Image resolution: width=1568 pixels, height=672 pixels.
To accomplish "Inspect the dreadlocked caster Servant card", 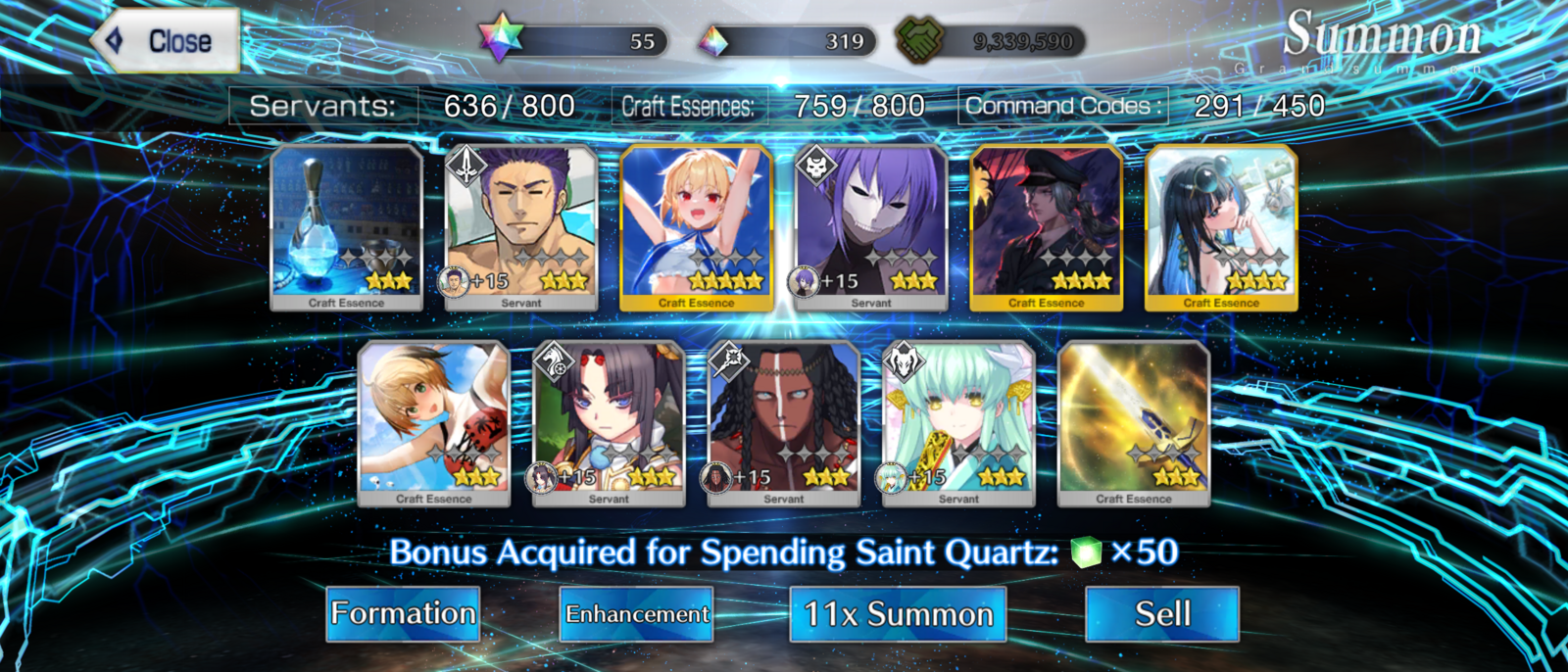I will point(784,421).
